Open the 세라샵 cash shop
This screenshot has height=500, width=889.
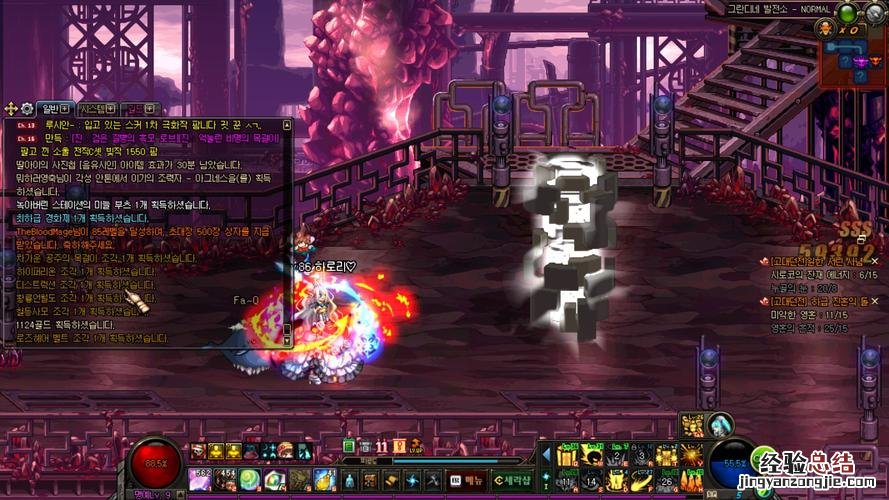click(513, 479)
